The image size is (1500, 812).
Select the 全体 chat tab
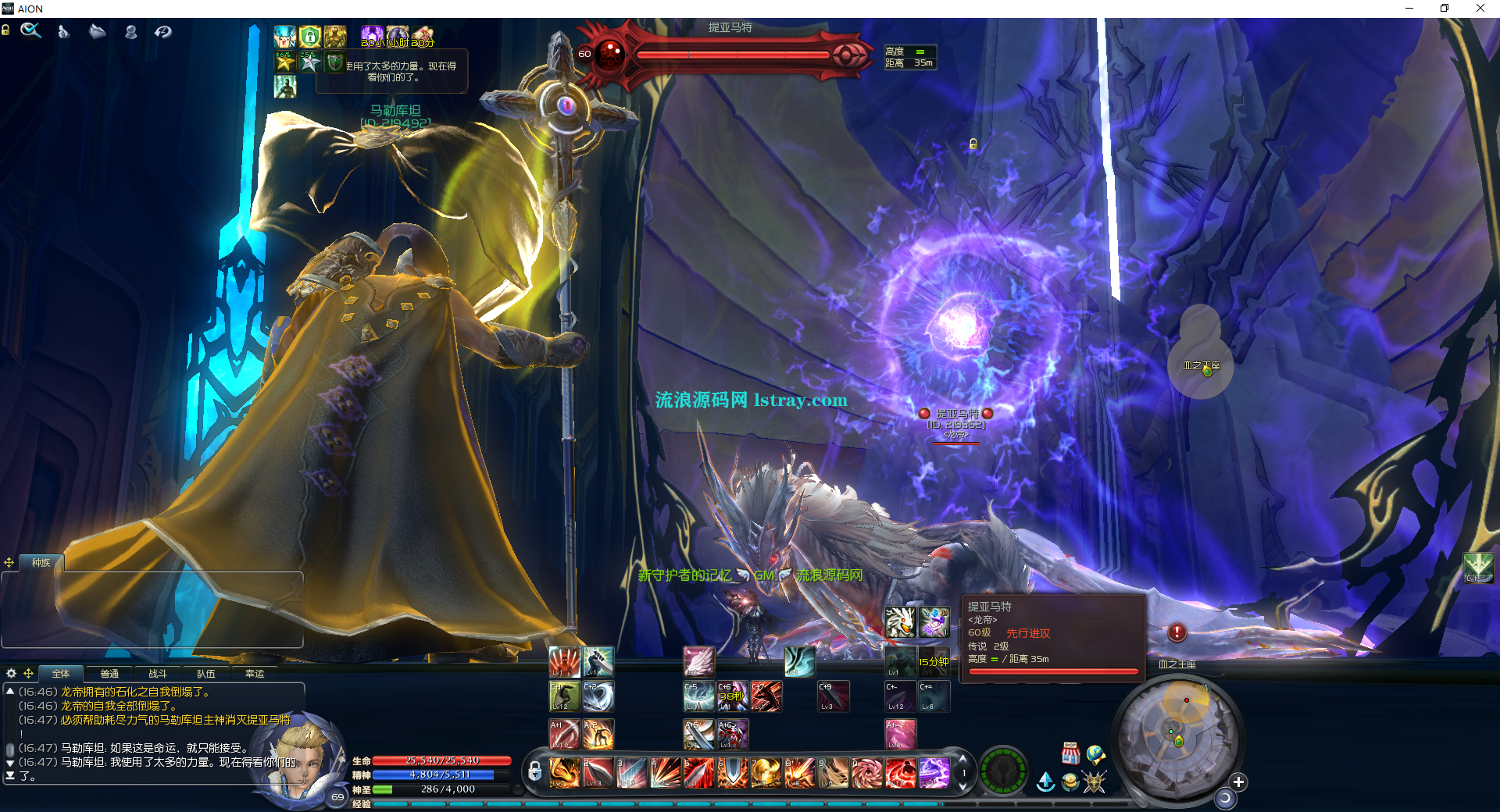click(61, 673)
